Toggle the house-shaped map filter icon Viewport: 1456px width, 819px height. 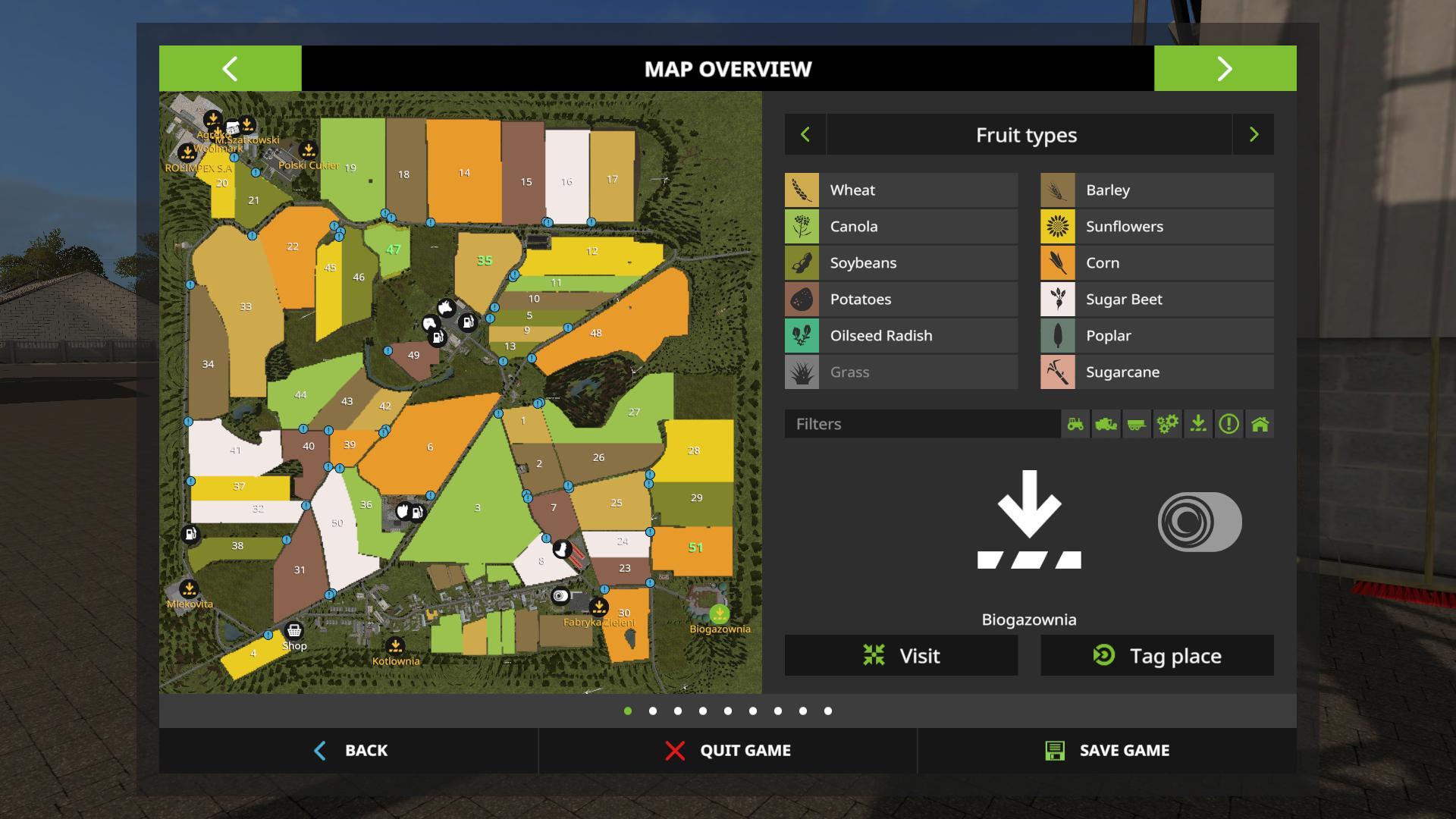point(1260,424)
